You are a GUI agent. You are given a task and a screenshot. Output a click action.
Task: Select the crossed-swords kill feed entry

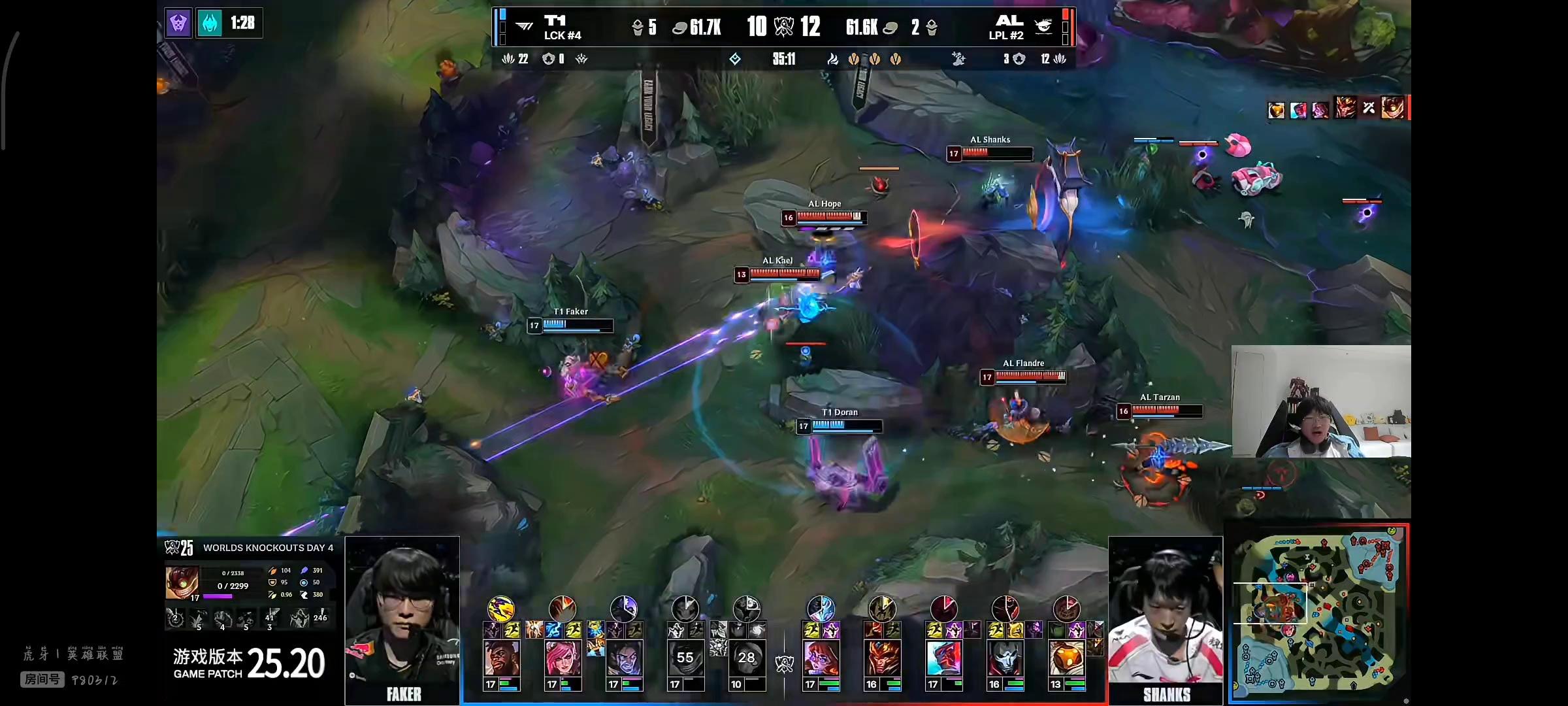1369,108
